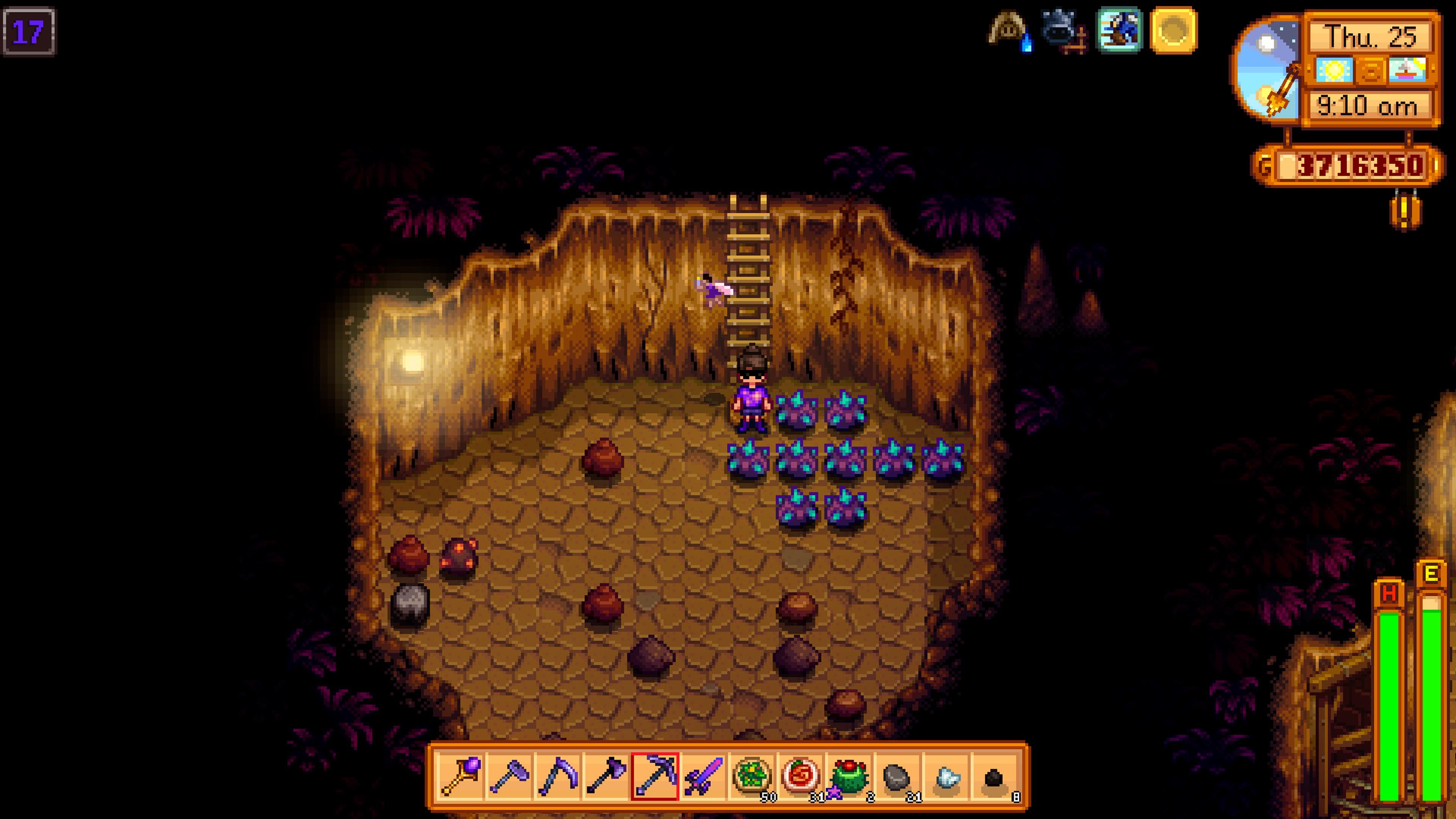Screen dimensions: 1456x819
Task: Select the highlighted pickaxe slot
Action: [x=654, y=777]
